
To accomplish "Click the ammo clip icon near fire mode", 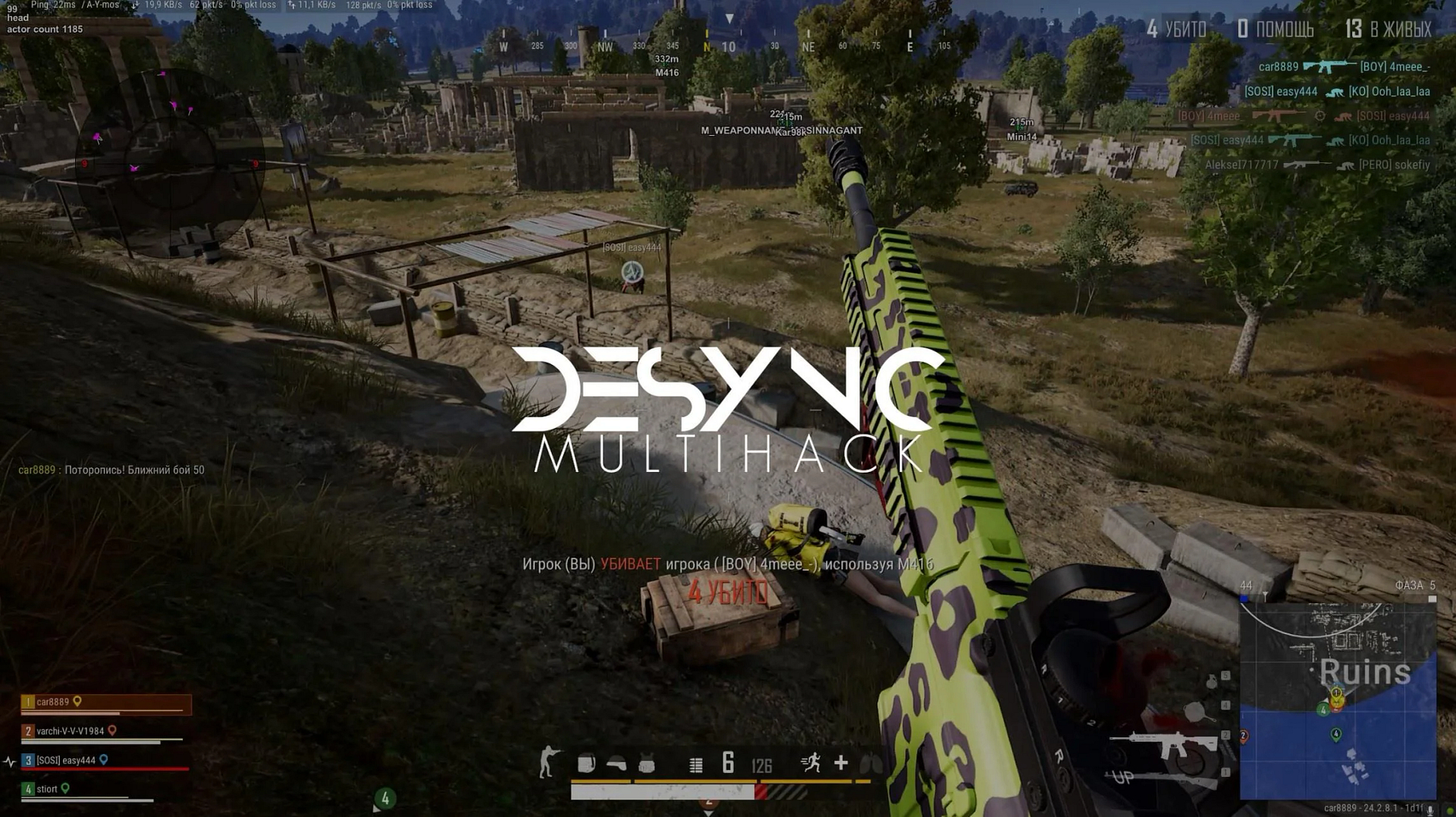I will pyautogui.click(x=695, y=765).
